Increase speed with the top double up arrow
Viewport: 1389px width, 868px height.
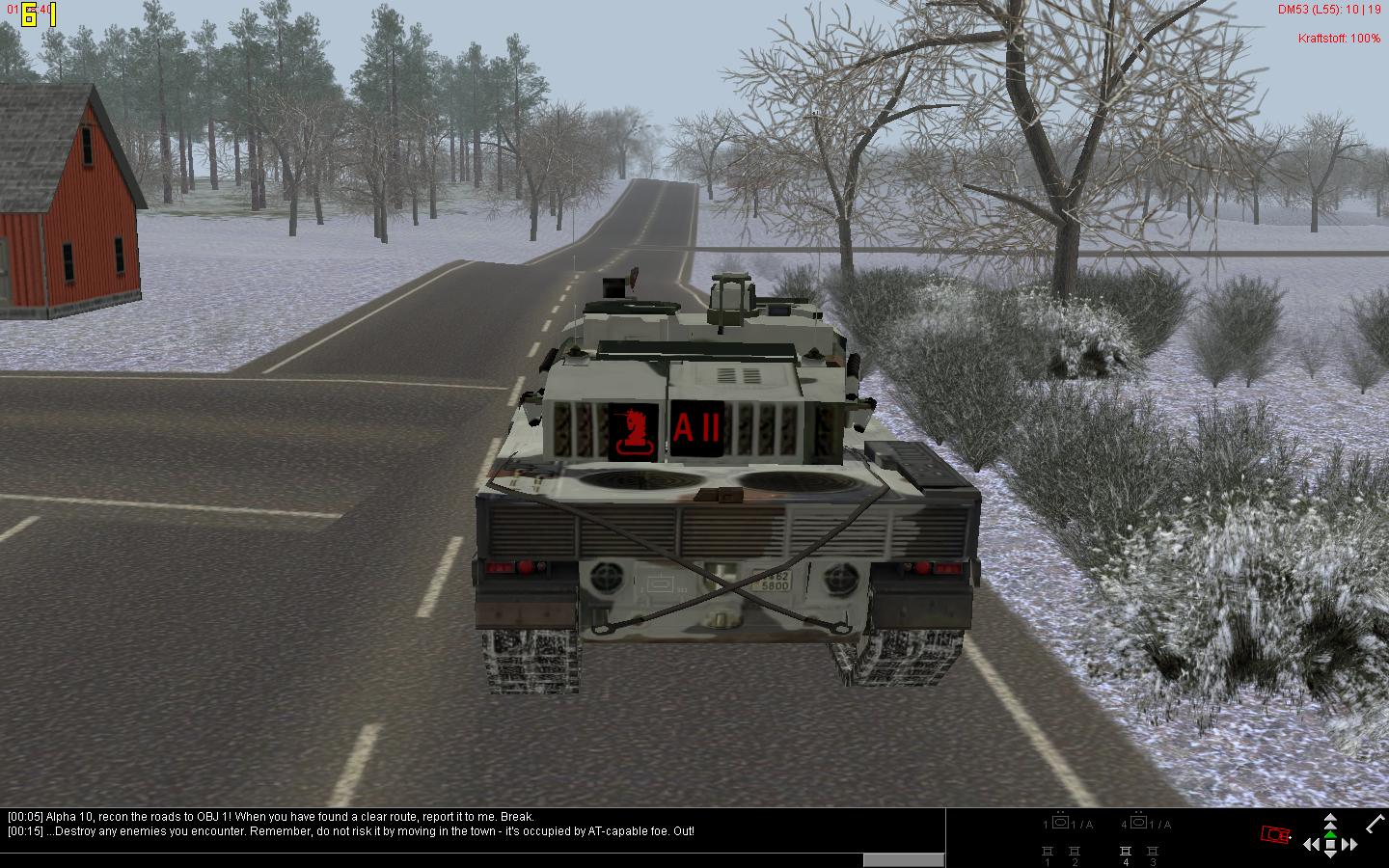pos(1330,819)
